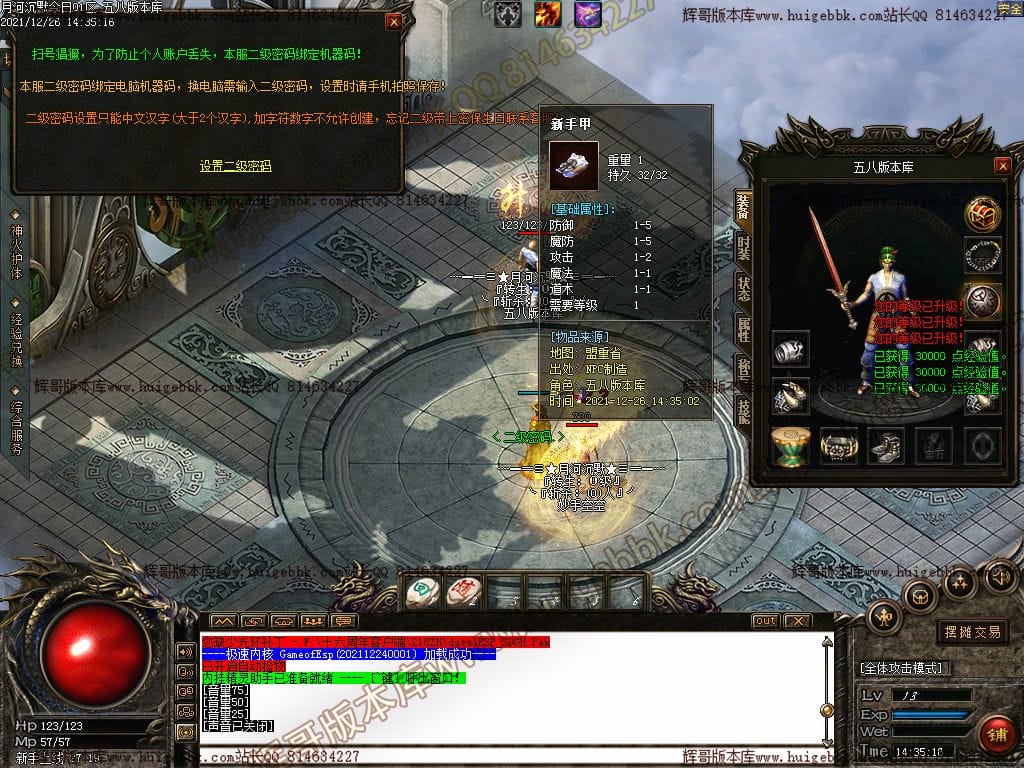Select the boots equipment slot

click(x=886, y=446)
